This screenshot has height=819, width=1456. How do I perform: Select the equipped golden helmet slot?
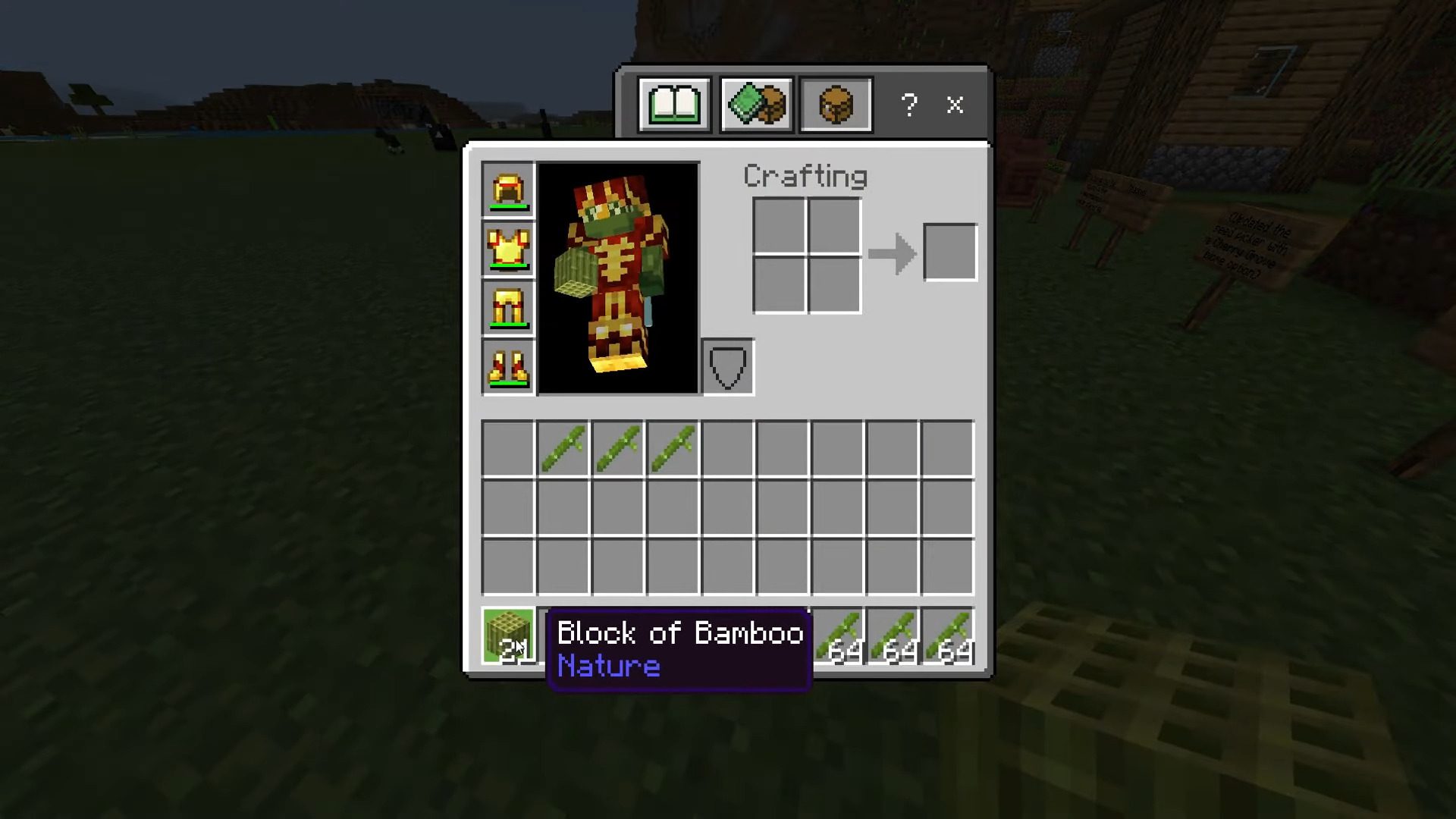pos(507,190)
